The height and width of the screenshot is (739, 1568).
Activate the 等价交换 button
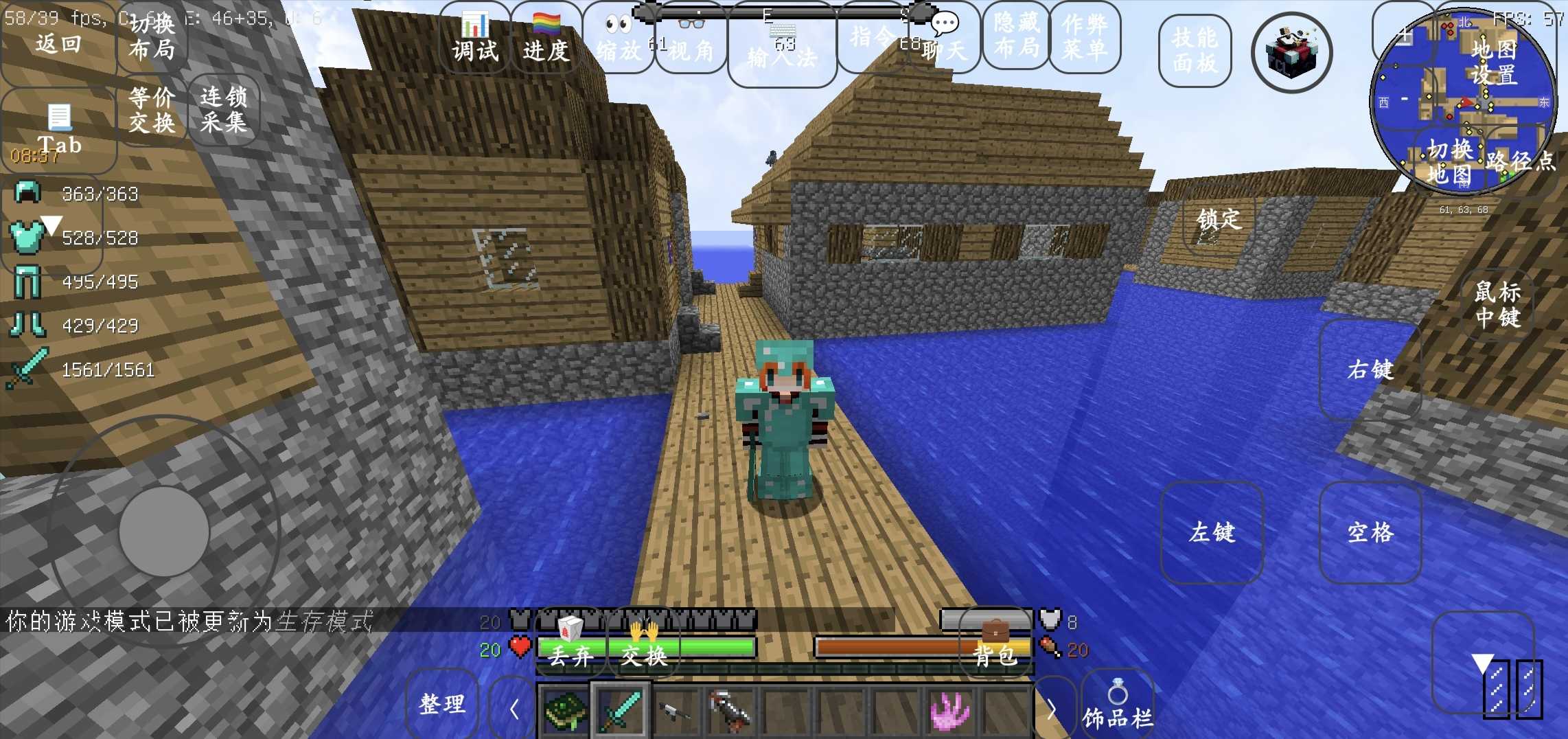(152, 110)
